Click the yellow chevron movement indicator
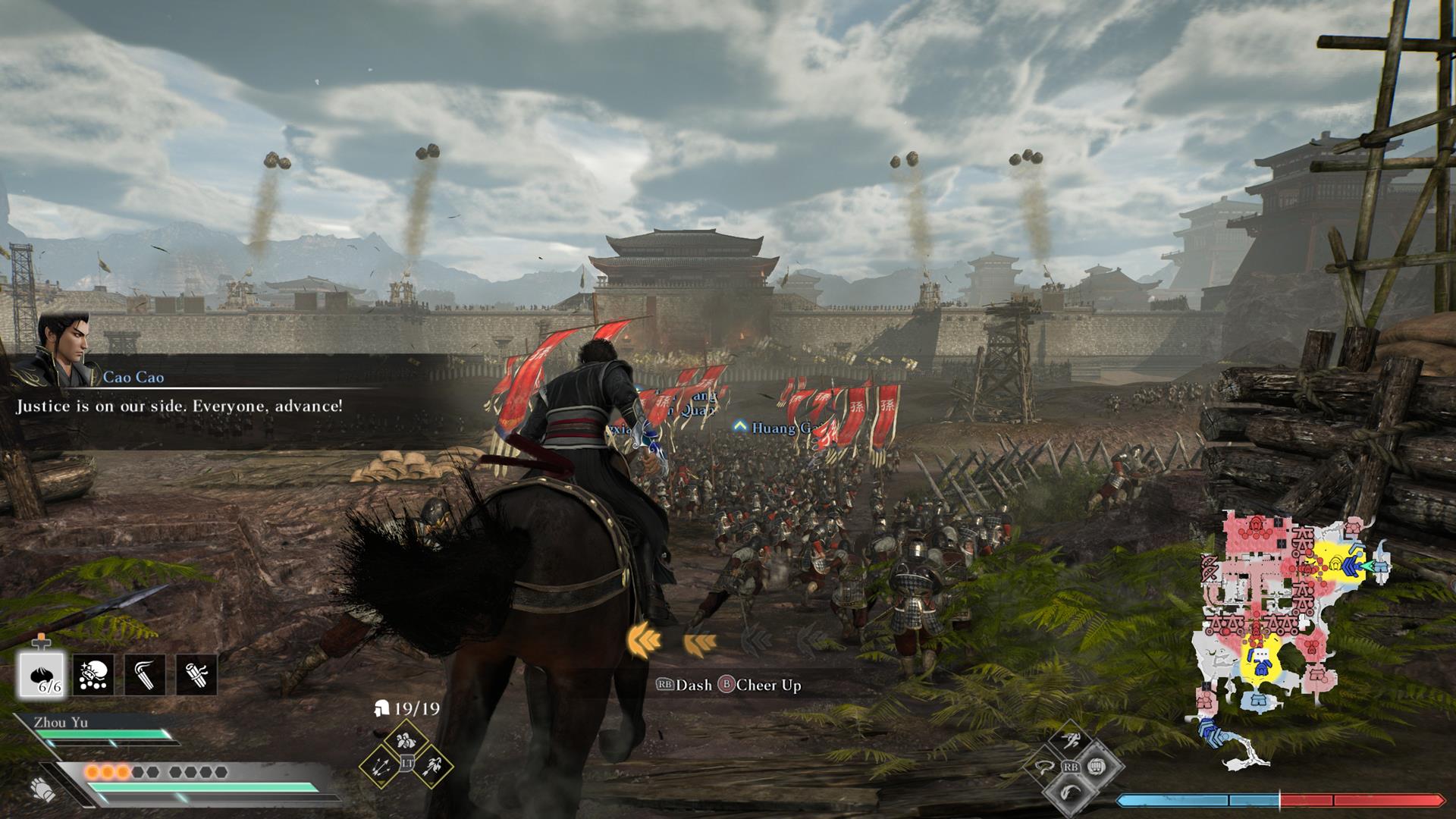Viewport: 1456px width, 819px height. click(x=645, y=641)
